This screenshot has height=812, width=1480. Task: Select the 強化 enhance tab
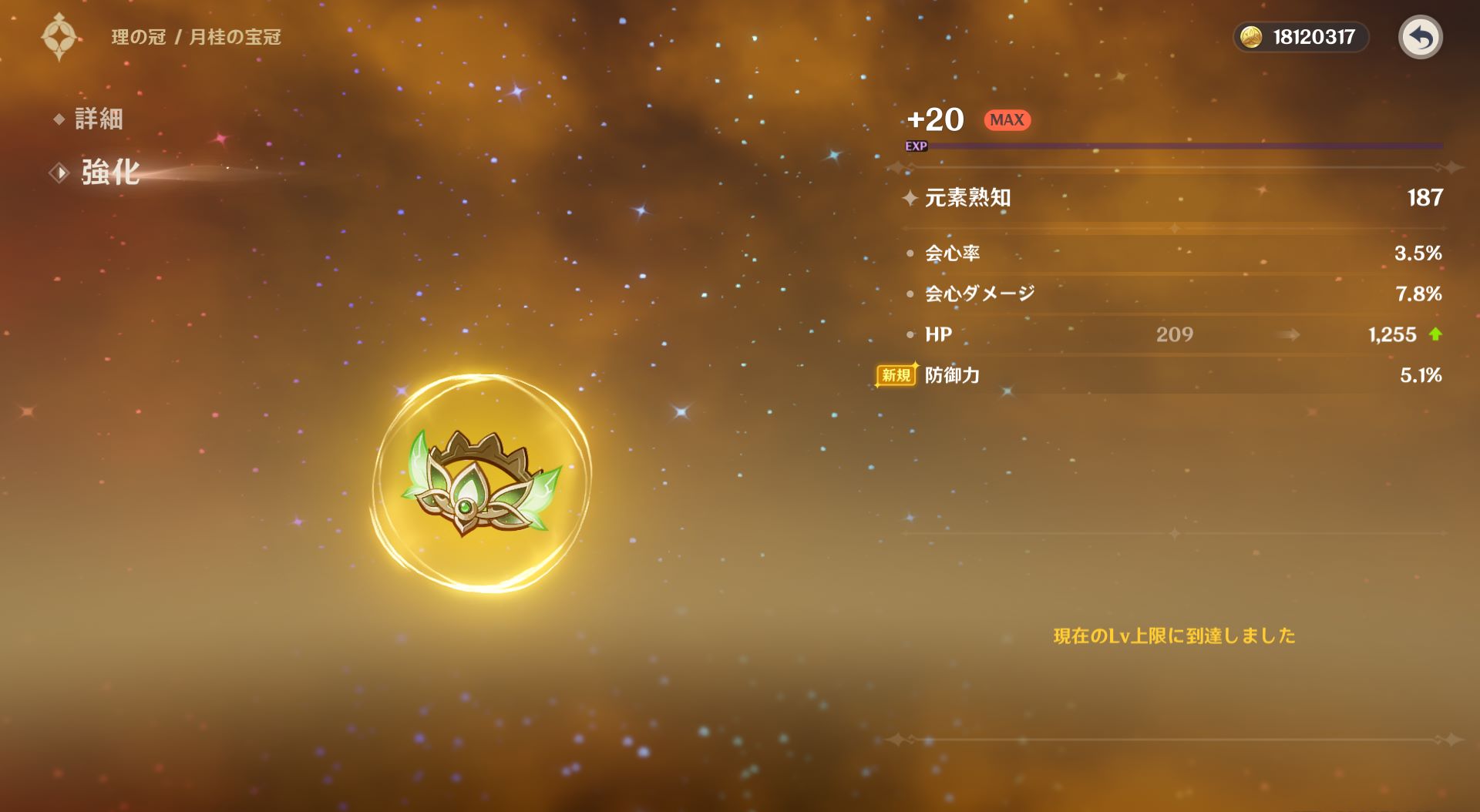click(x=109, y=173)
